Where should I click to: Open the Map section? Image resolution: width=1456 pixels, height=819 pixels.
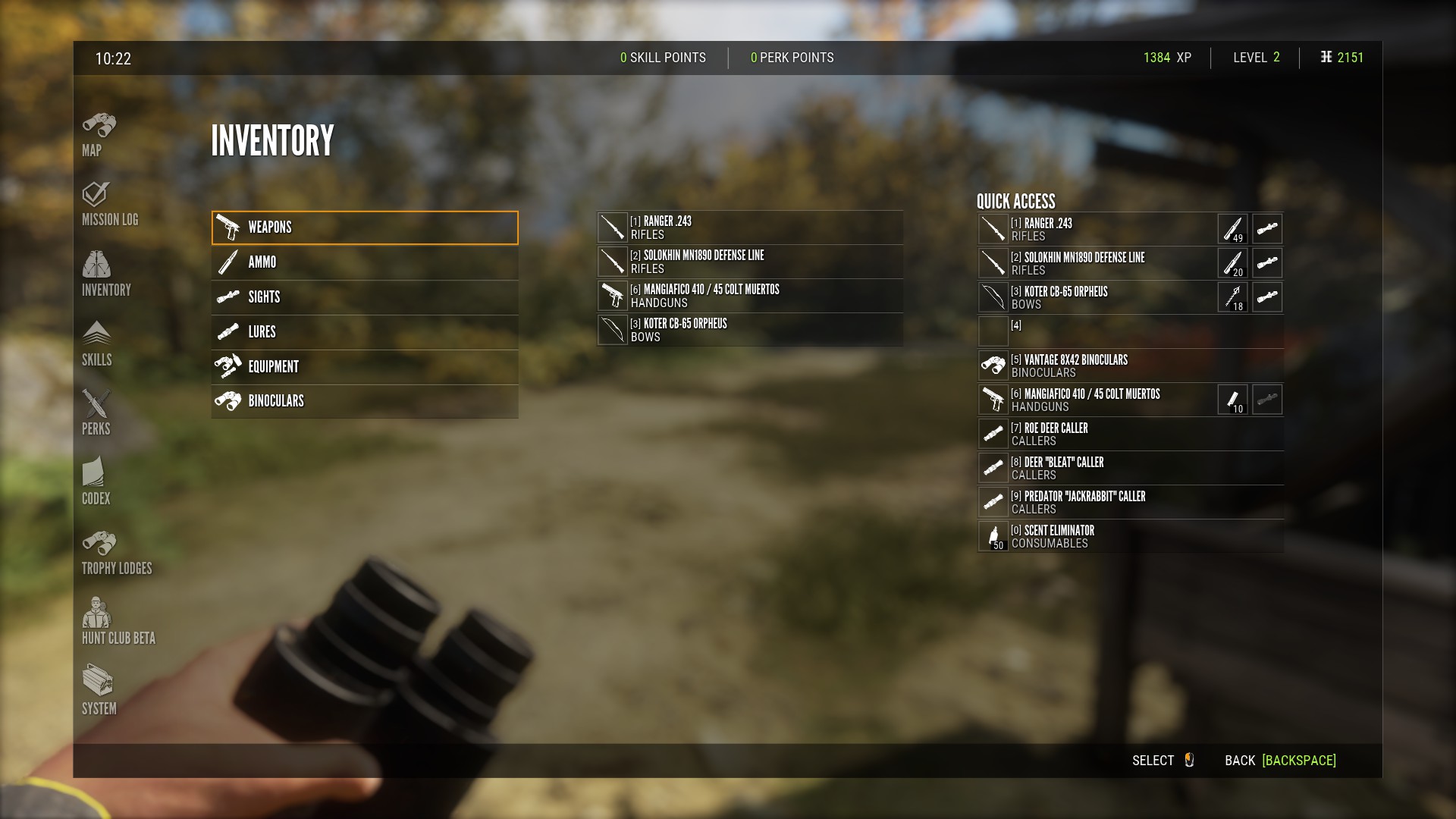99,134
